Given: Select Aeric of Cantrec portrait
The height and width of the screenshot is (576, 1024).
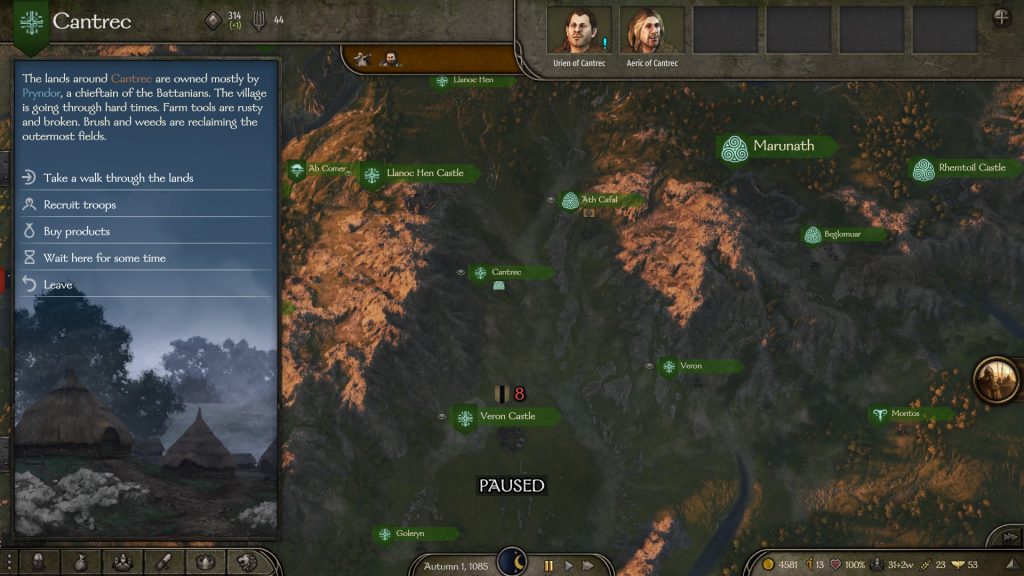Looking at the screenshot, I should point(652,31).
